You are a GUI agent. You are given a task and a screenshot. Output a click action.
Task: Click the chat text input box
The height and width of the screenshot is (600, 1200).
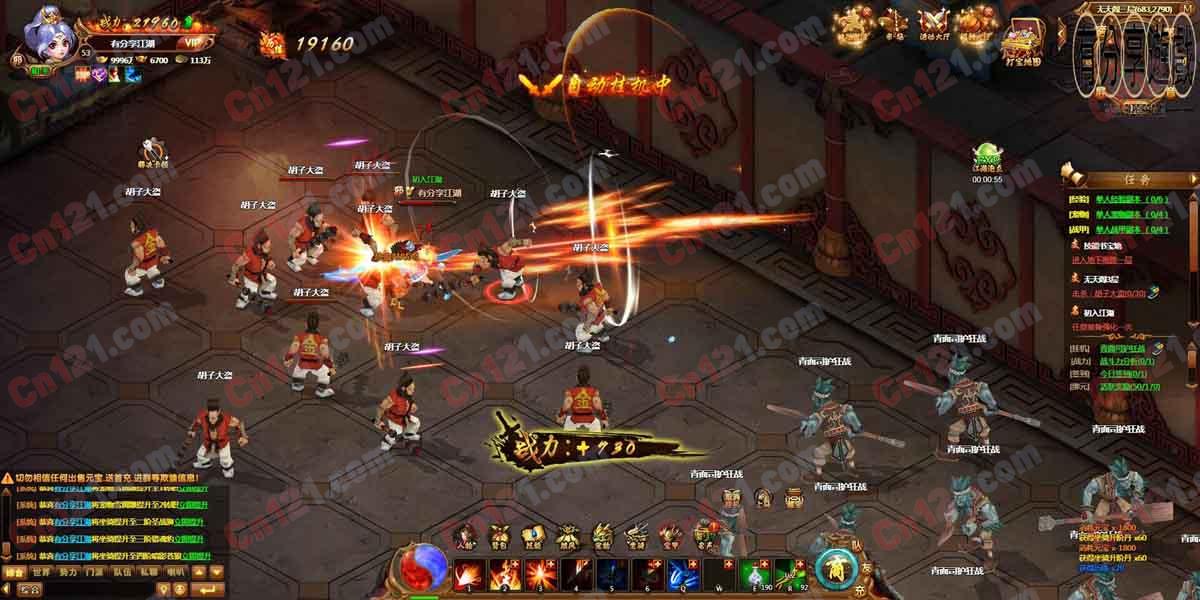(x=100, y=590)
